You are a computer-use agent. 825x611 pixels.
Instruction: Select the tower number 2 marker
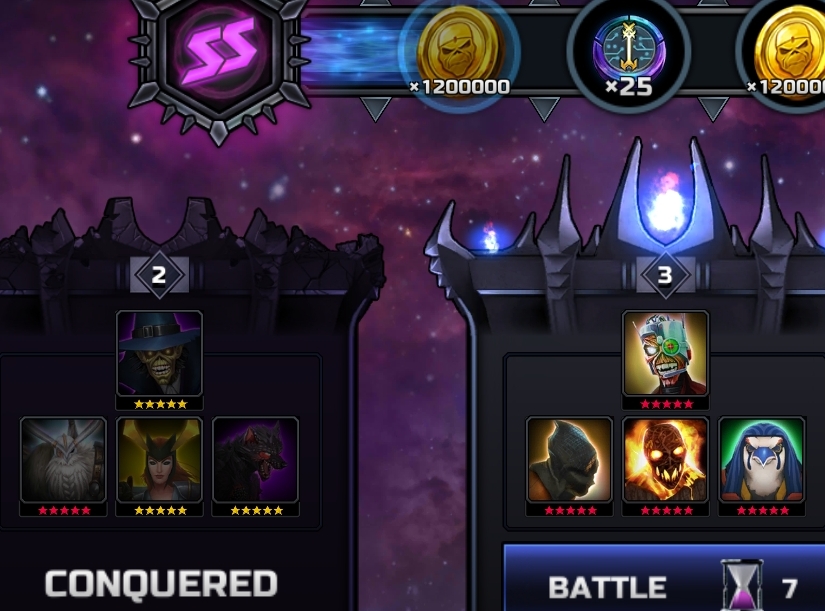click(160, 274)
